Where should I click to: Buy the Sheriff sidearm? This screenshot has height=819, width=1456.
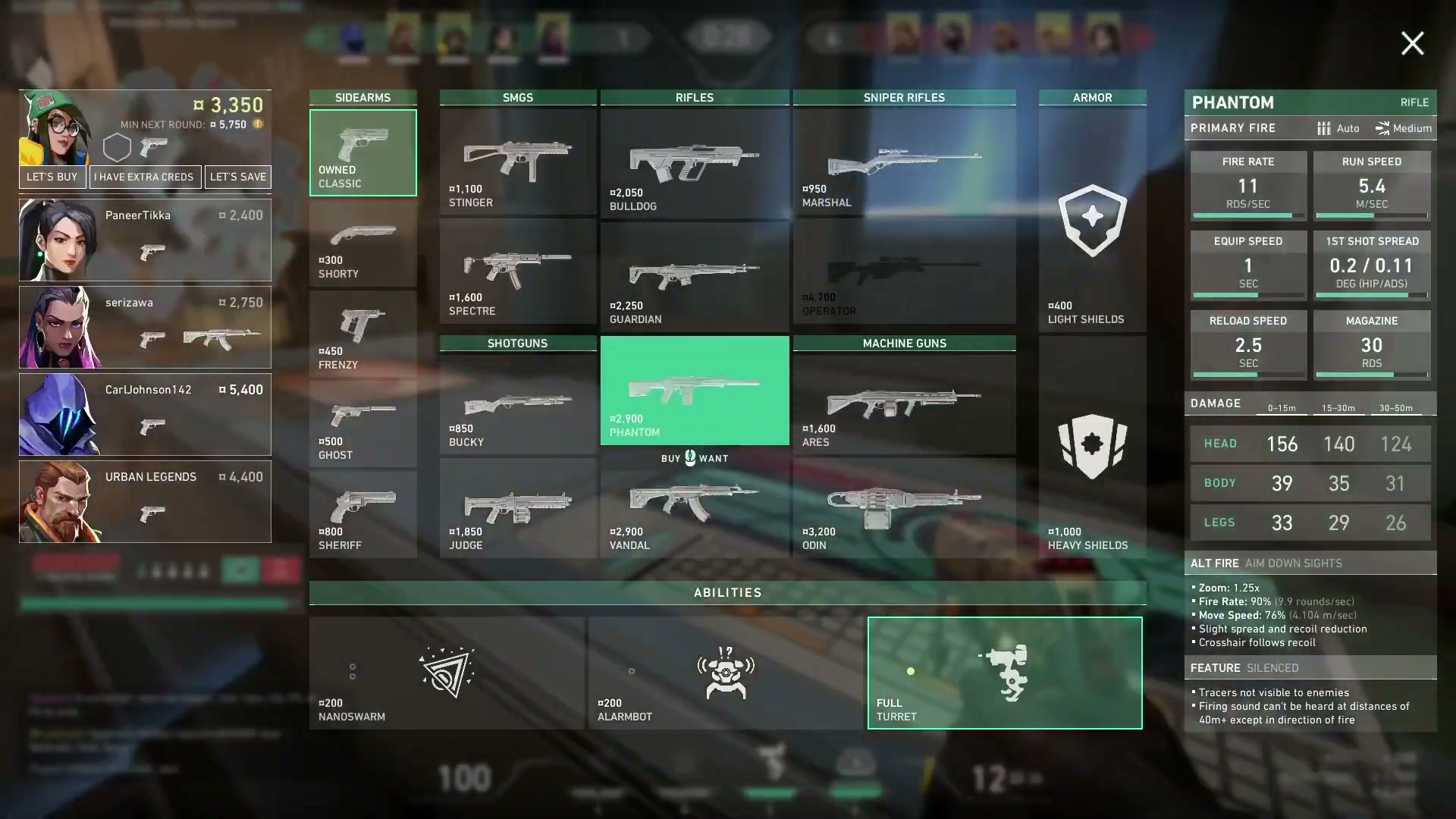(x=362, y=514)
